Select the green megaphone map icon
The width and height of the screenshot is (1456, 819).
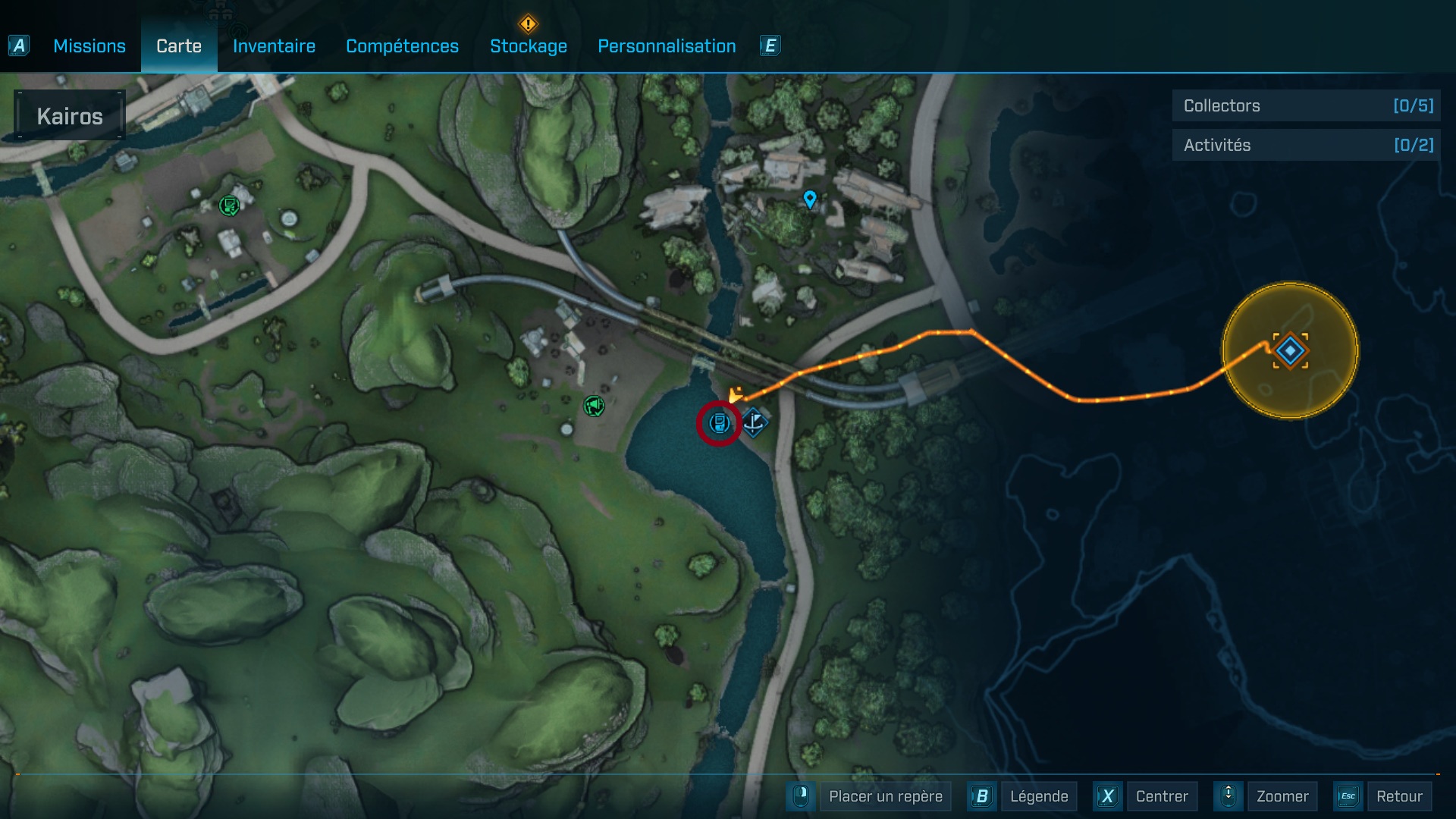[x=594, y=406]
